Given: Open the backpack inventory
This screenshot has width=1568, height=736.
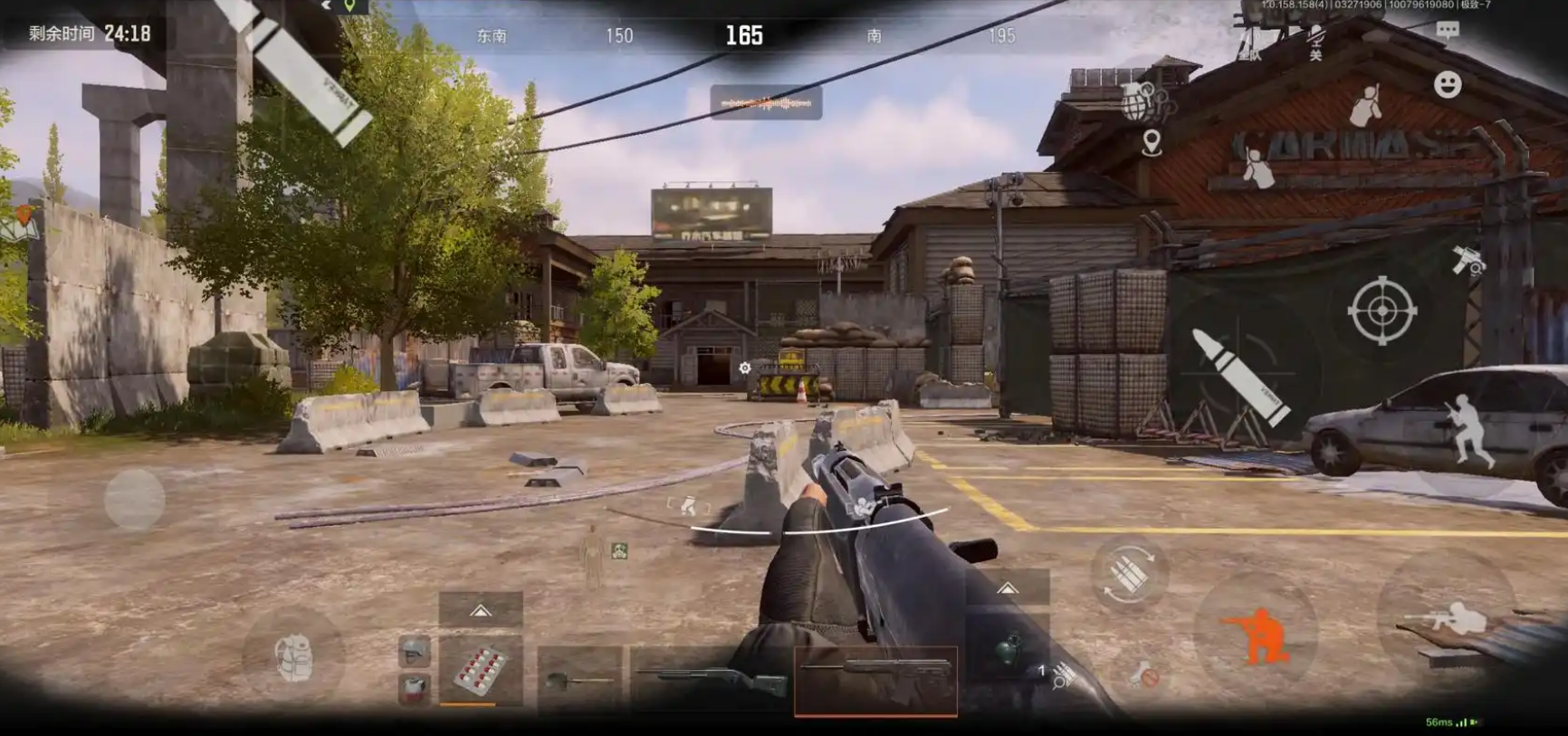Looking at the screenshot, I should (x=293, y=657).
